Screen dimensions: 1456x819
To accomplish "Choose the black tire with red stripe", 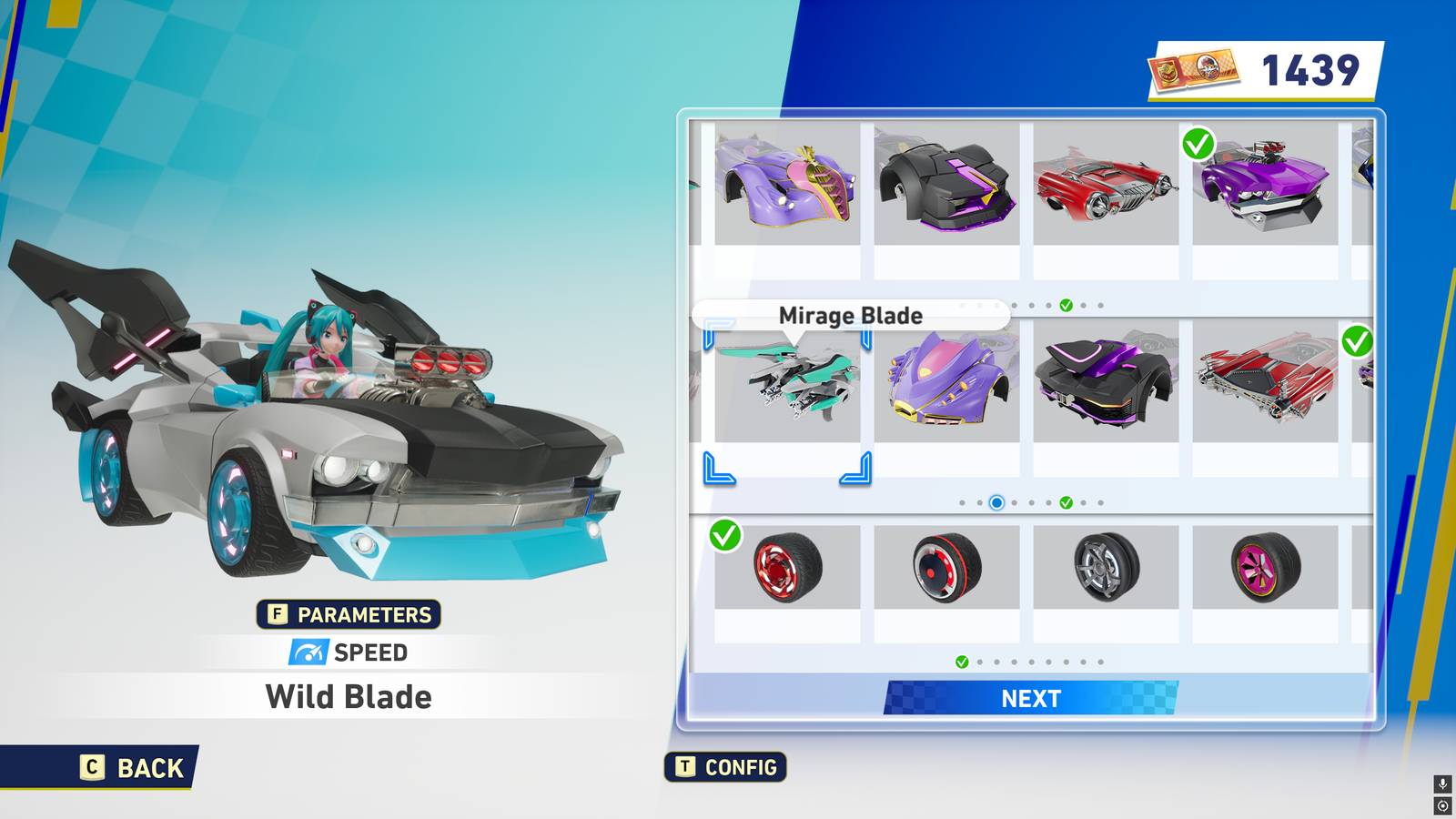I will click(x=946, y=568).
